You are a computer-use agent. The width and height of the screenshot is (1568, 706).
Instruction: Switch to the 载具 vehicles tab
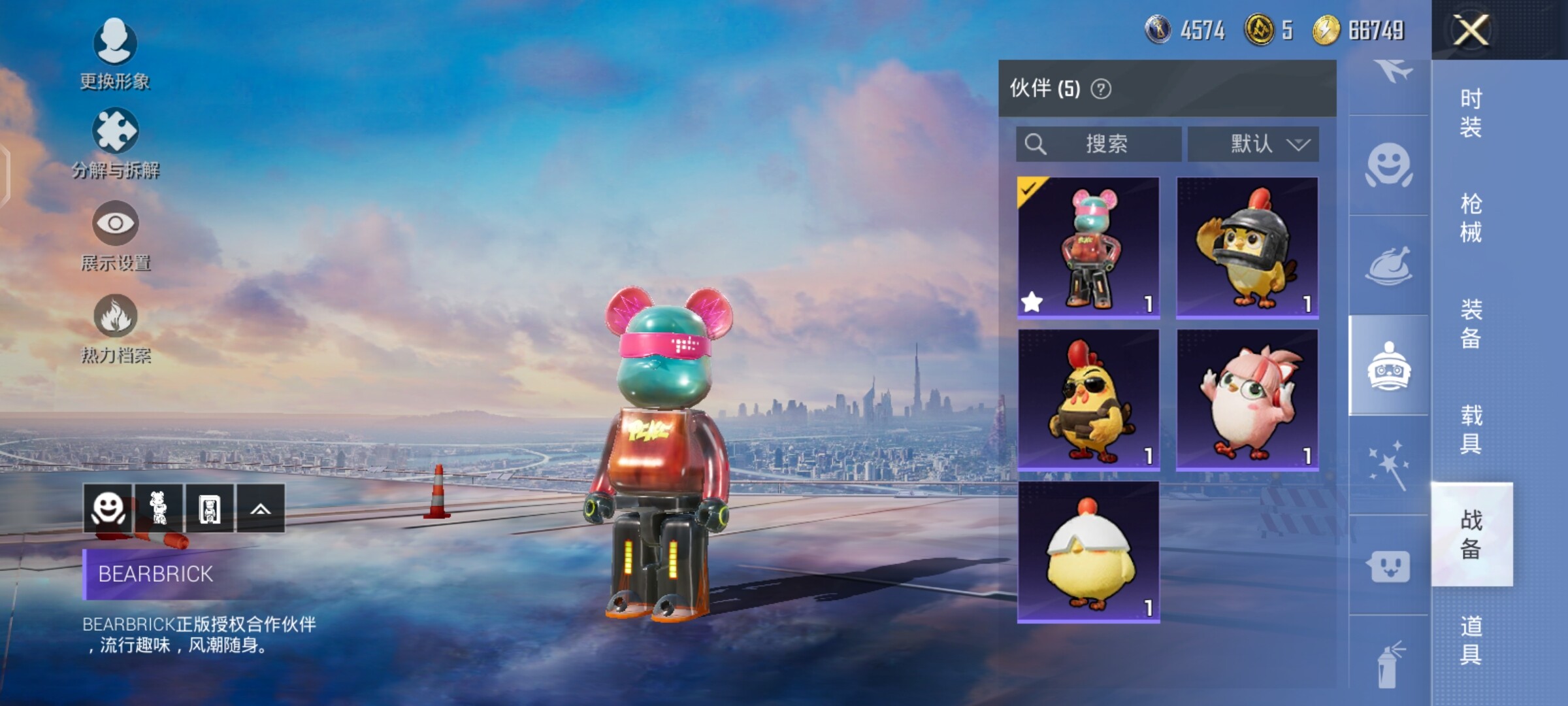point(1471,429)
